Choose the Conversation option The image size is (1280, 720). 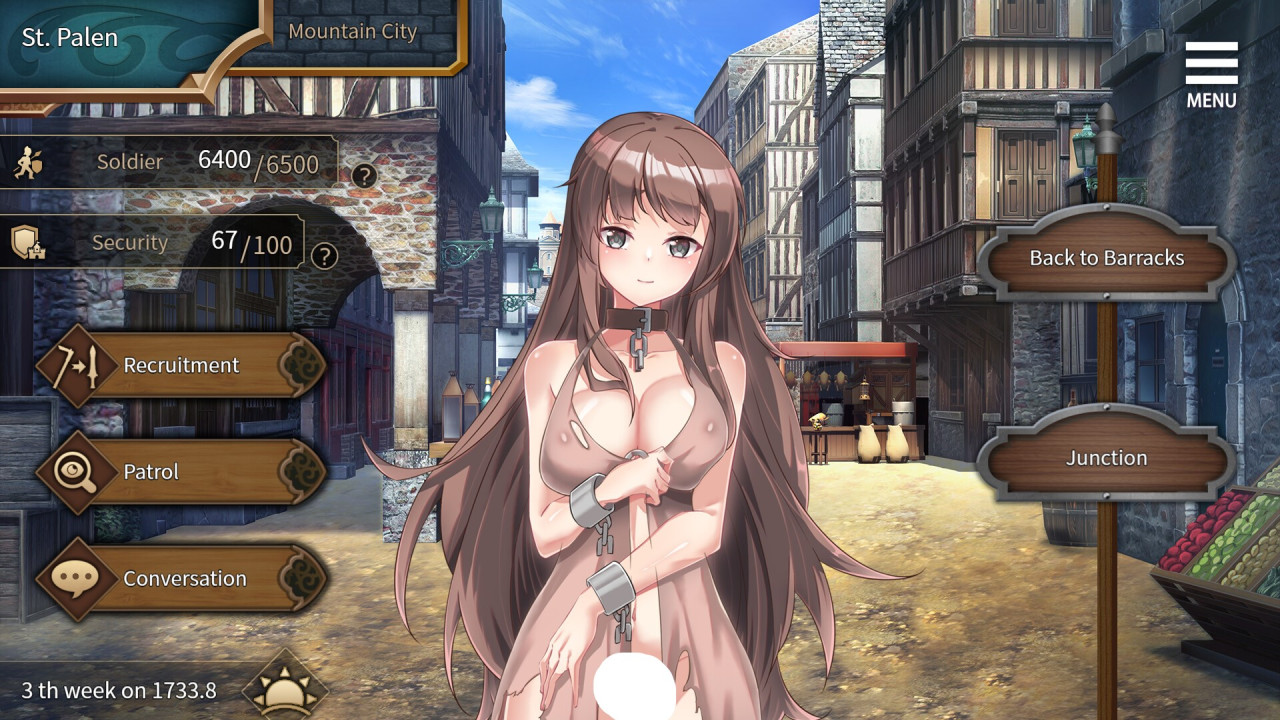coord(182,579)
